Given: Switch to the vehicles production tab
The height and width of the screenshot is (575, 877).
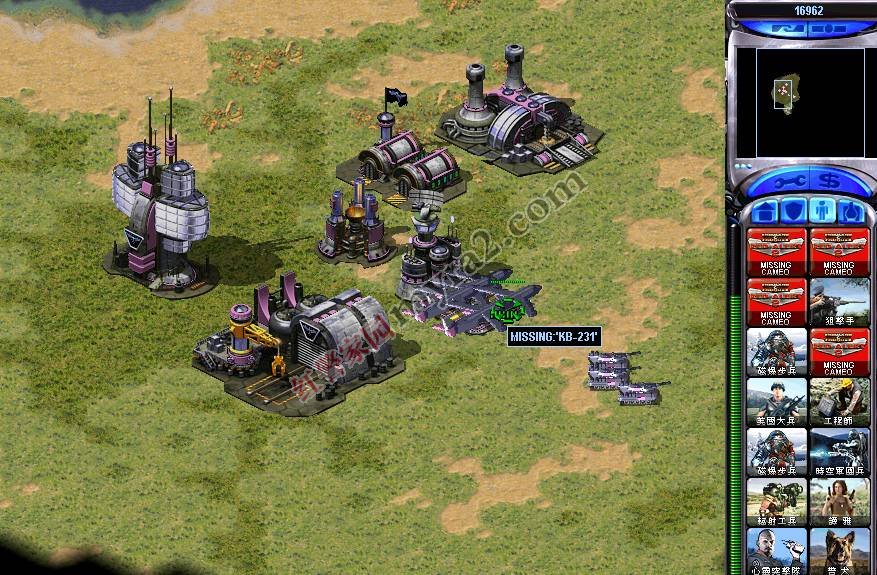Looking at the screenshot, I should coord(850,211).
